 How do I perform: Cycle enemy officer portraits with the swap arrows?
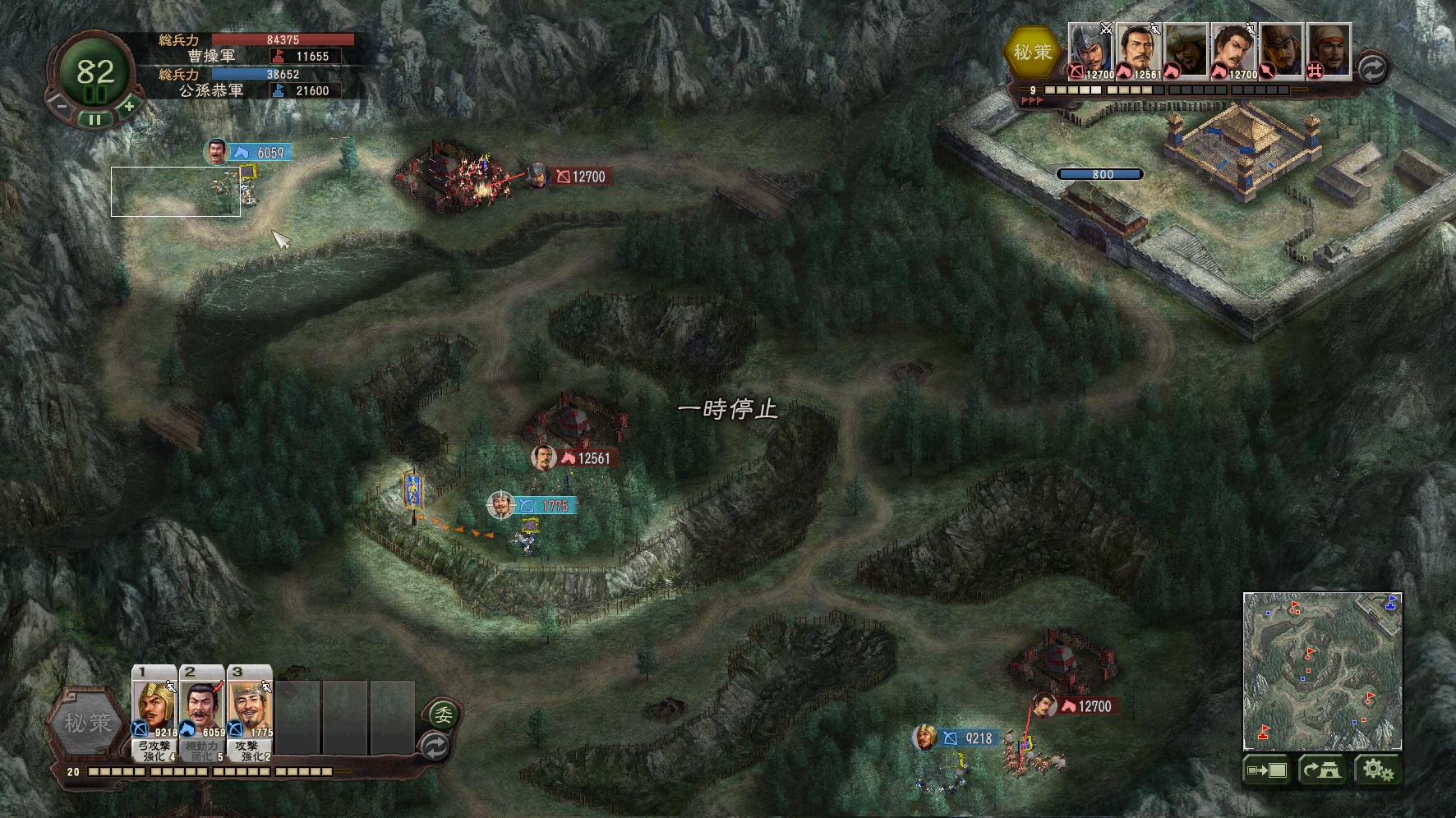tap(1371, 68)
